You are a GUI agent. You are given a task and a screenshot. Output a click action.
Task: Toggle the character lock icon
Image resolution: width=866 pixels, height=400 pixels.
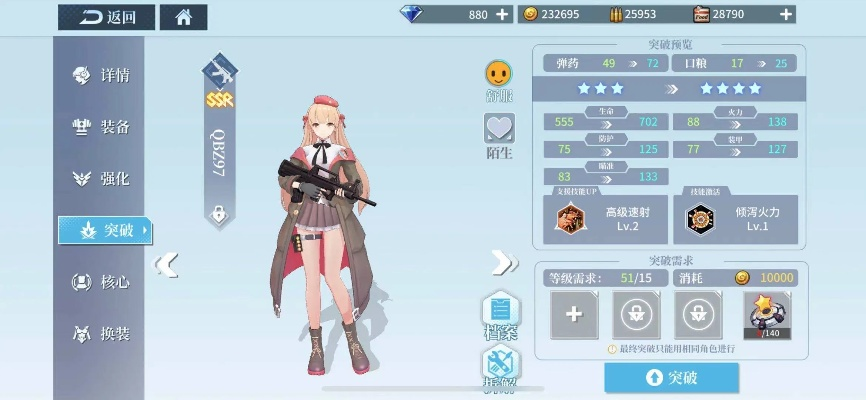click(218, 213)
